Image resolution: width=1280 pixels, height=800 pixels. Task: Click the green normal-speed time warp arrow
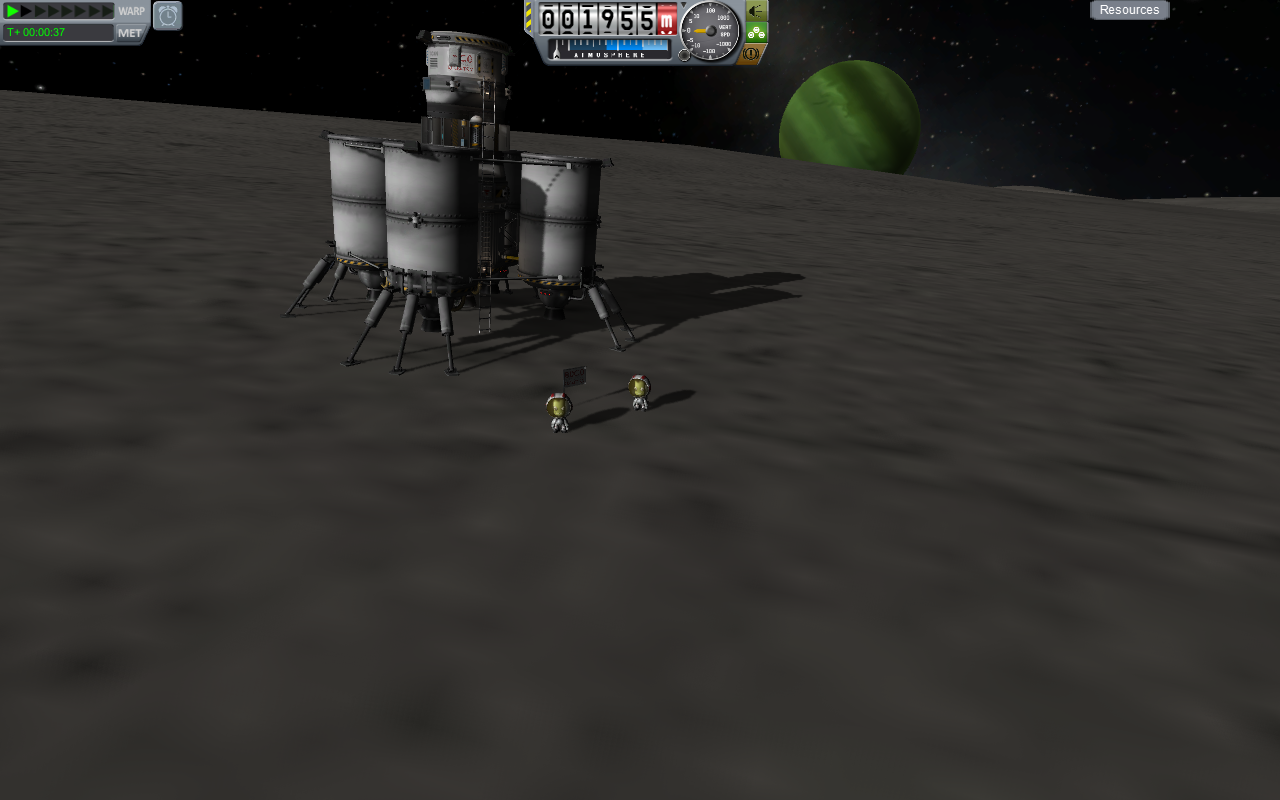[x=12, y=11]
